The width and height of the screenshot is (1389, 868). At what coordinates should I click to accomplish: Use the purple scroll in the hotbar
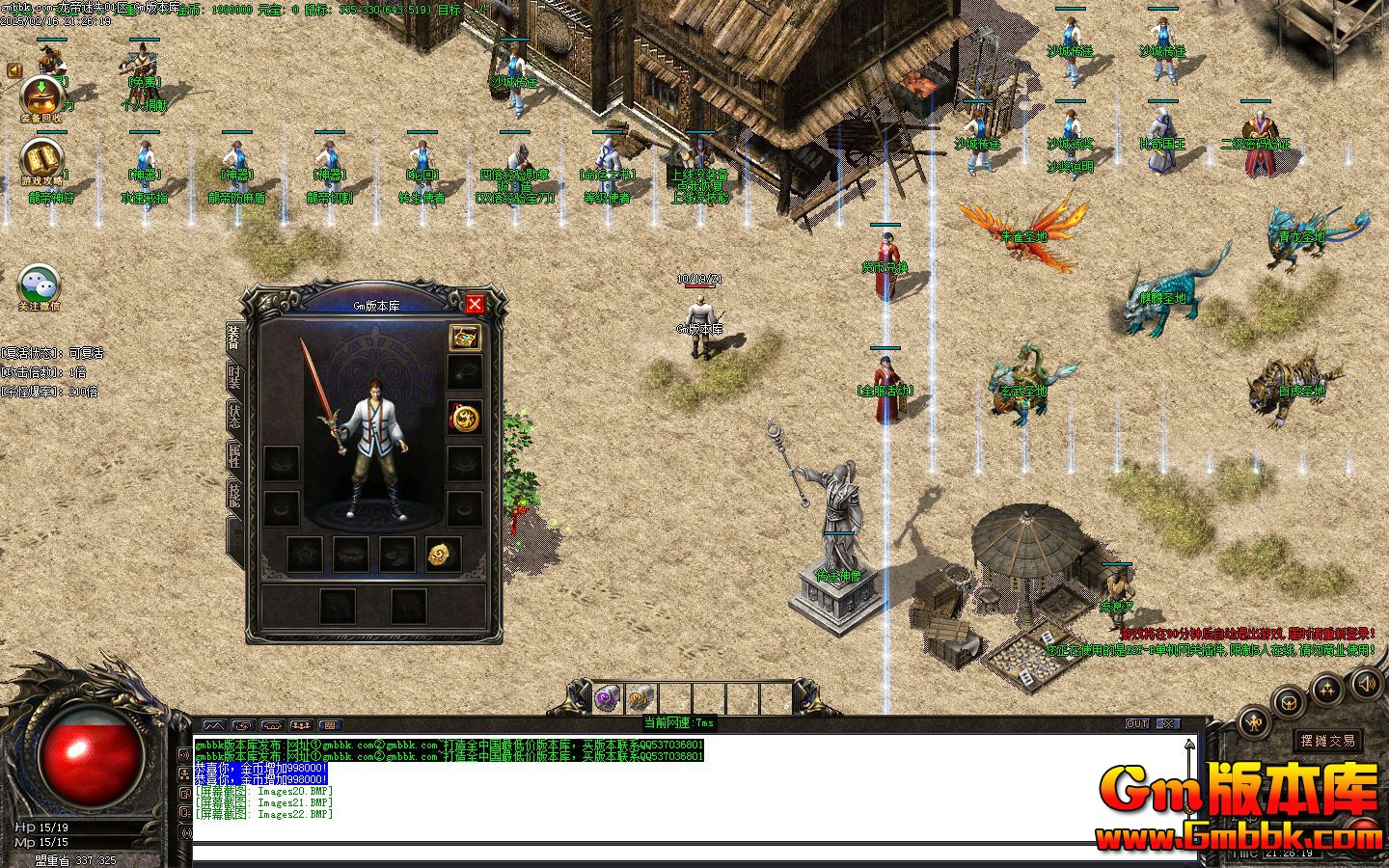[x=607, y=696]
